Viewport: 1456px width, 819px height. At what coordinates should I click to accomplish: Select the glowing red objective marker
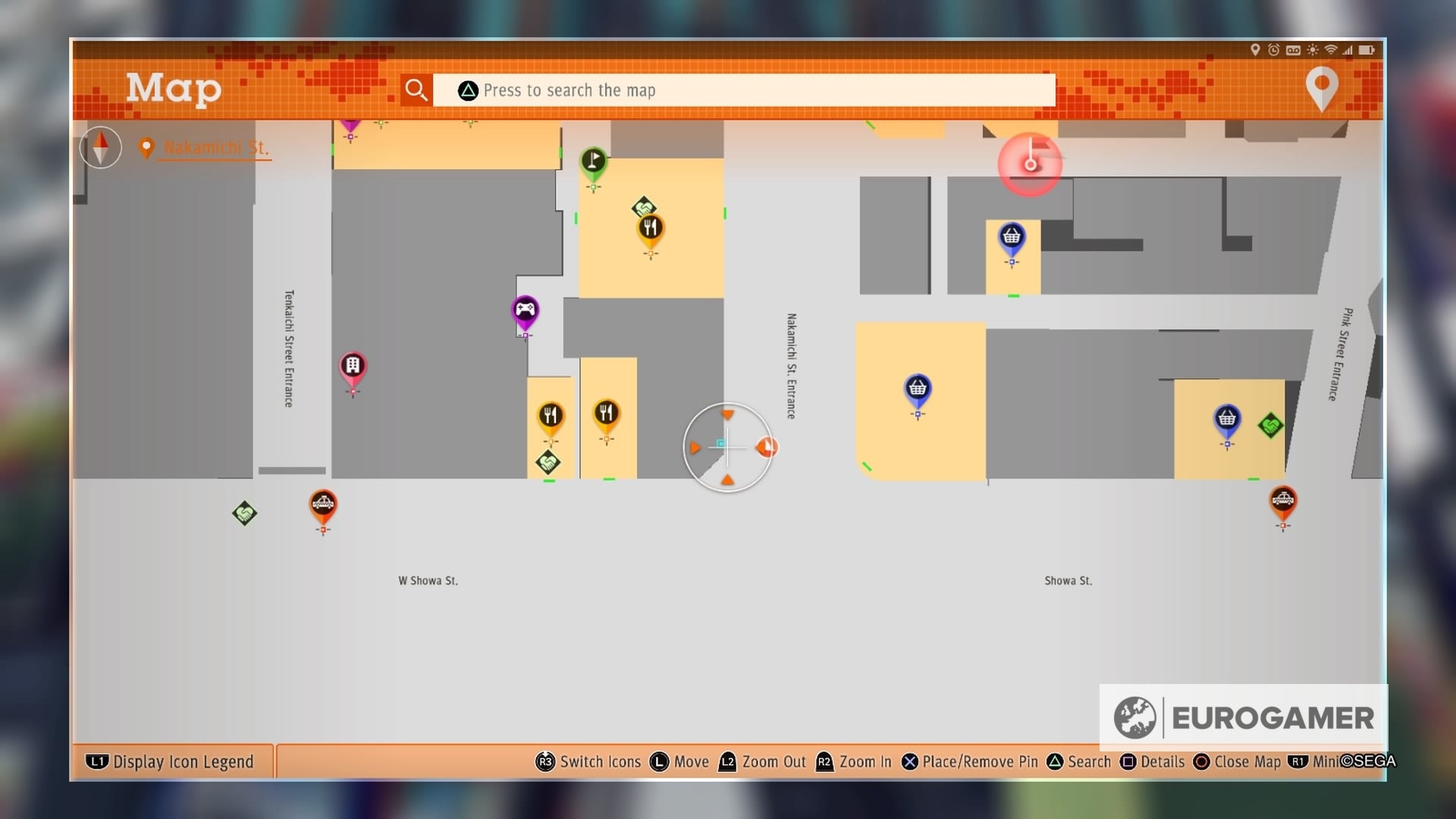pyautogui.click(x=1030, y=165)
